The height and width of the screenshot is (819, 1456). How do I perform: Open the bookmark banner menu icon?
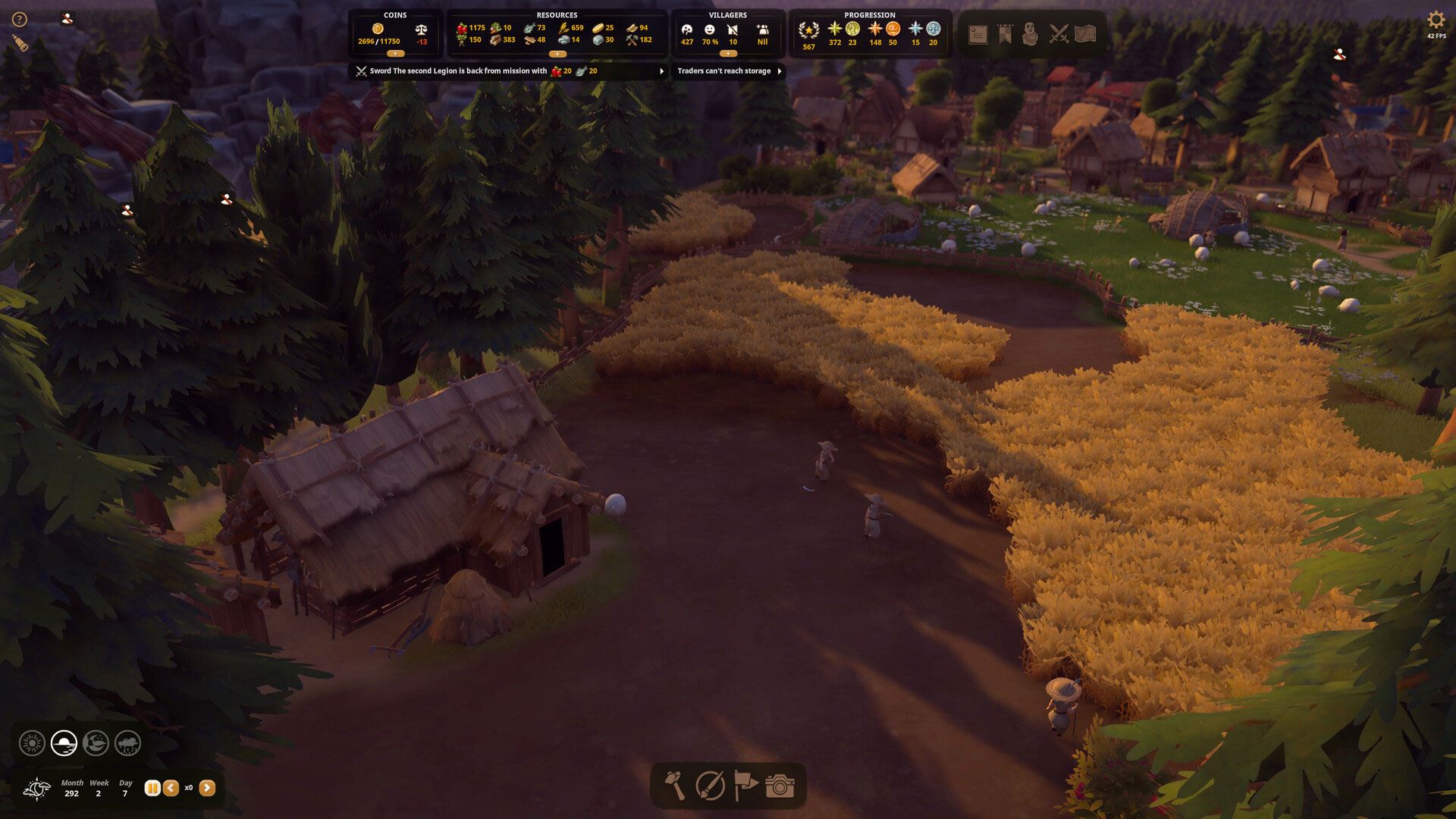(1005, 34)
